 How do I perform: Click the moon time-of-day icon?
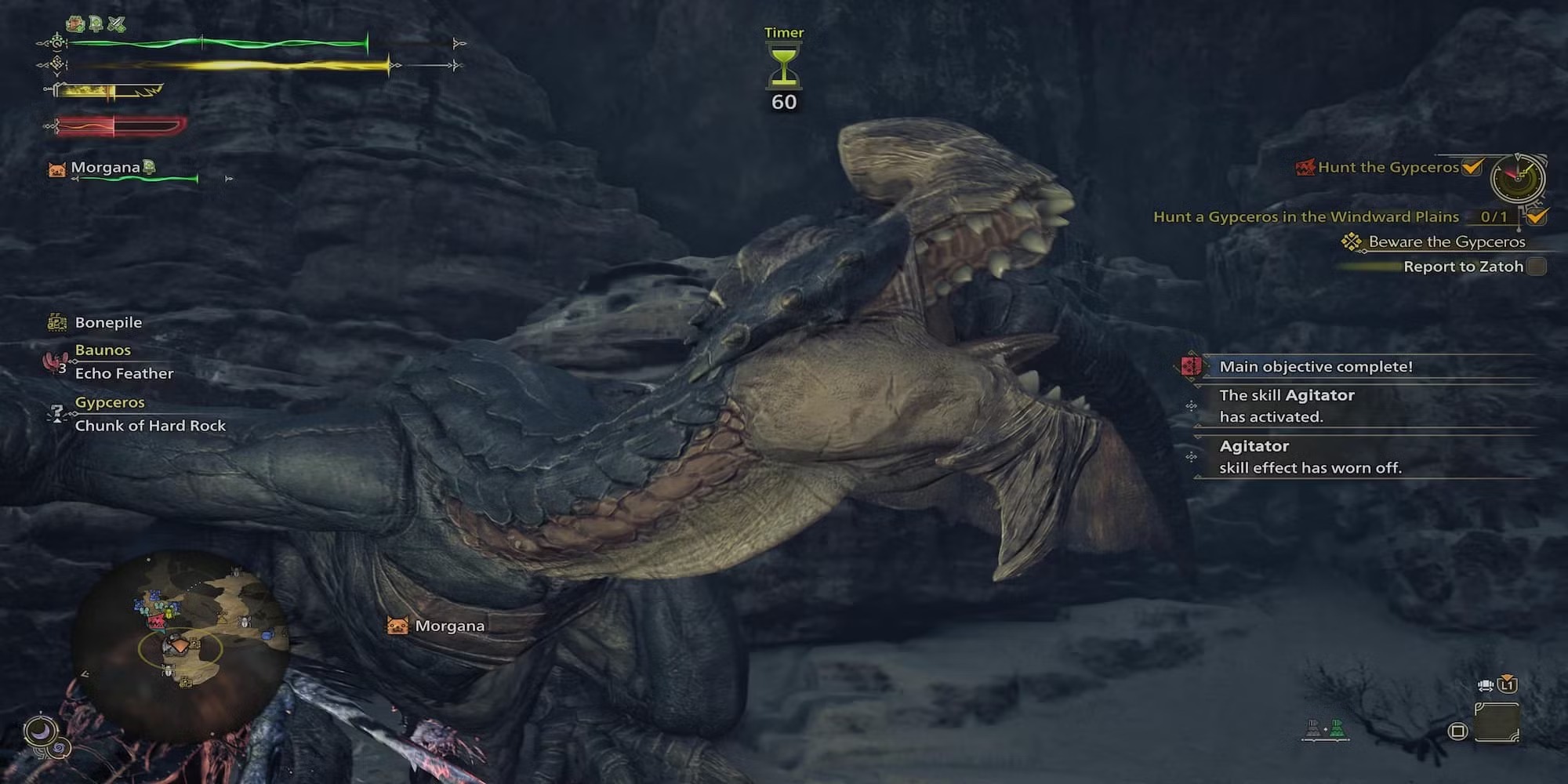tap(39, 731)
